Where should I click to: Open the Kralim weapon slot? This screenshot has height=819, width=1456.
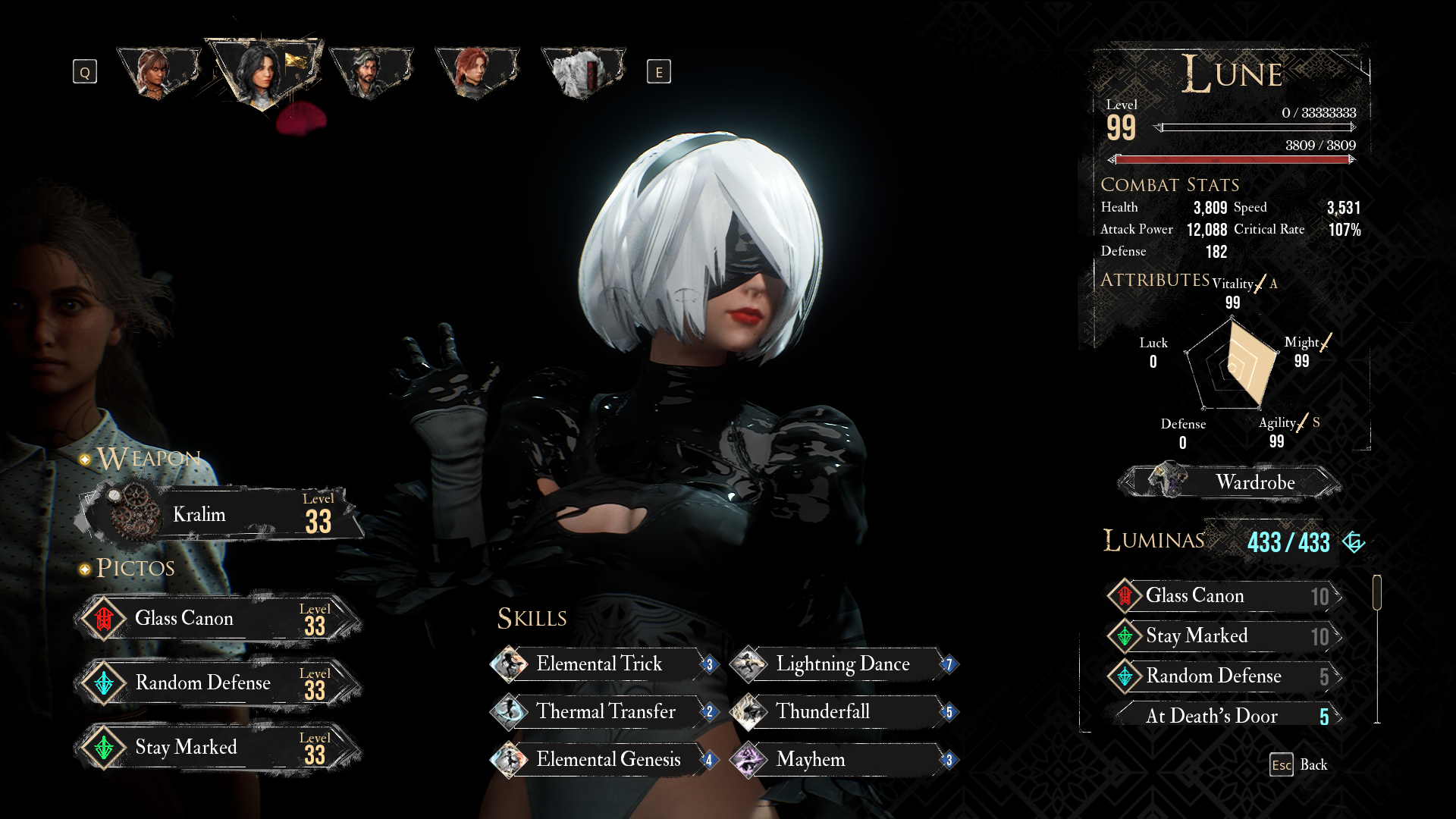(220, 515)
